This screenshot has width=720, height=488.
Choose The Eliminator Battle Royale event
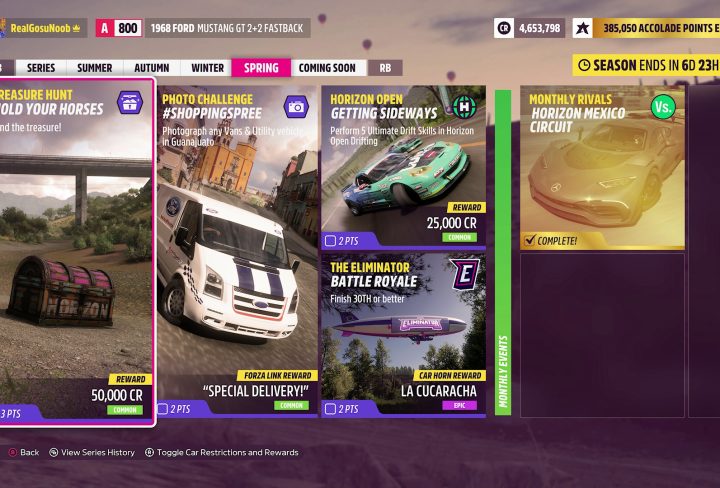click(404, 334)
